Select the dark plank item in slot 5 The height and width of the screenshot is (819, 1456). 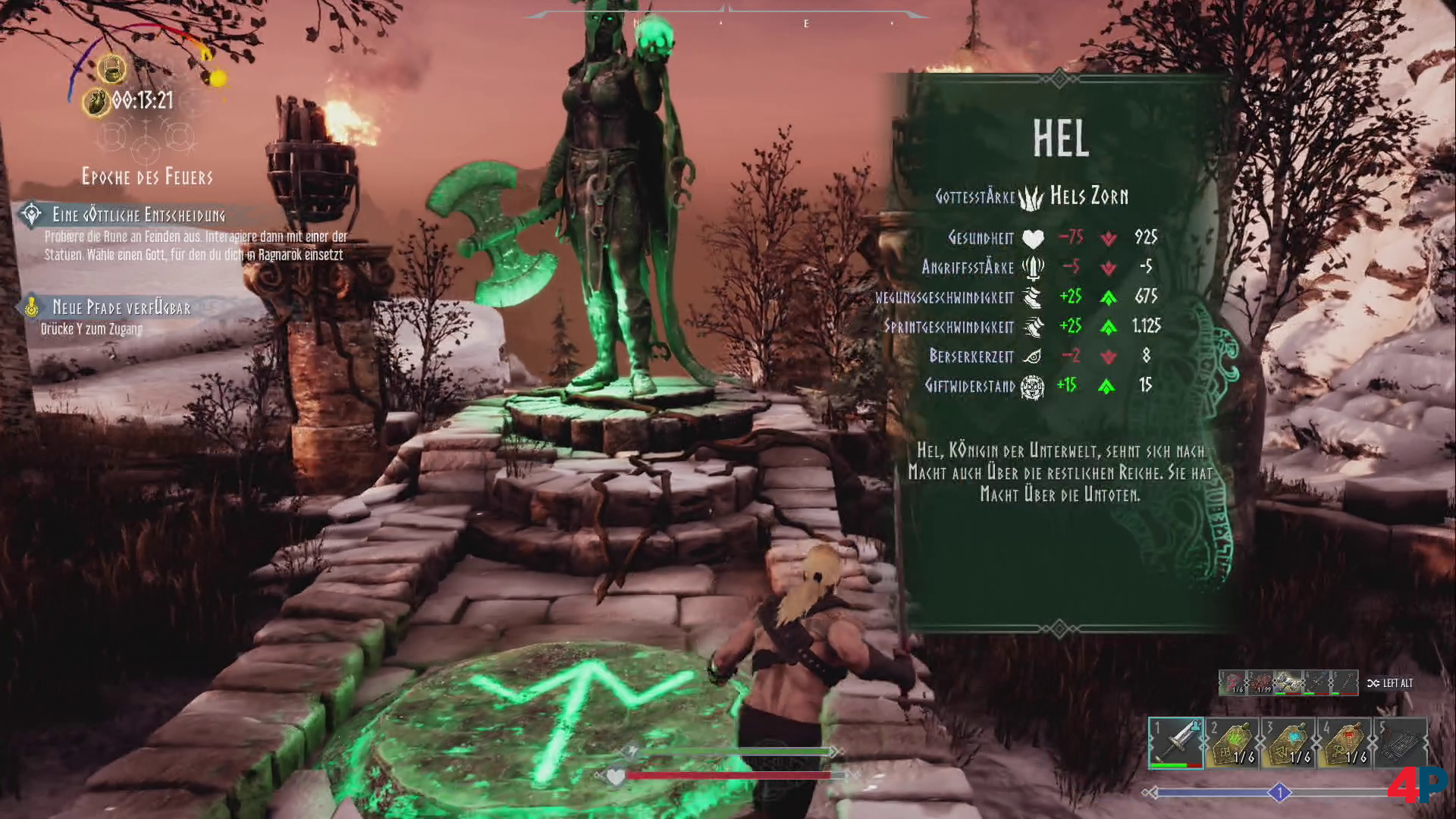coord(1400,743)
